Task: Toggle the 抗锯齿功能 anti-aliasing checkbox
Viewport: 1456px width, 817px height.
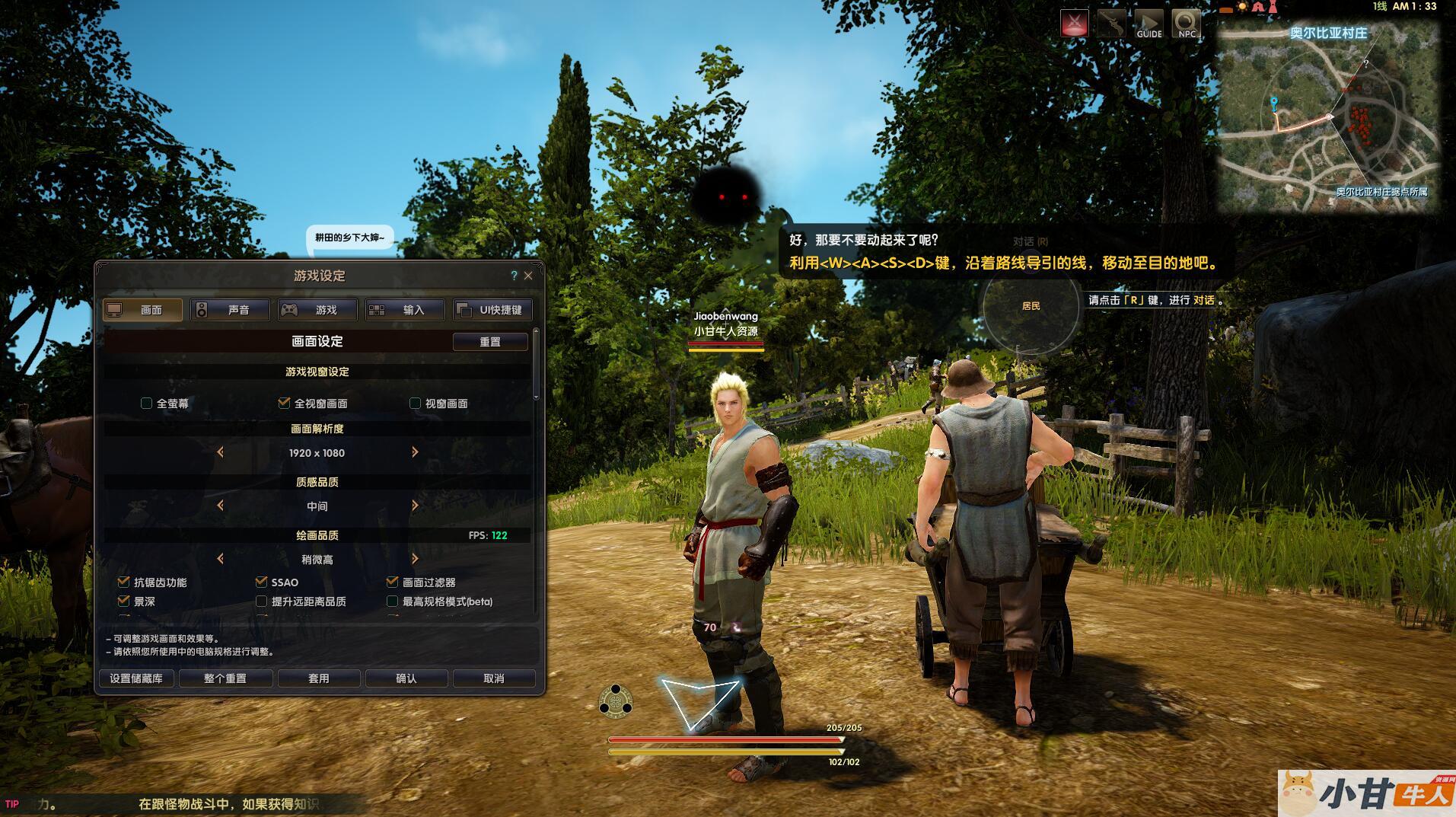Action: click(124, 582)
